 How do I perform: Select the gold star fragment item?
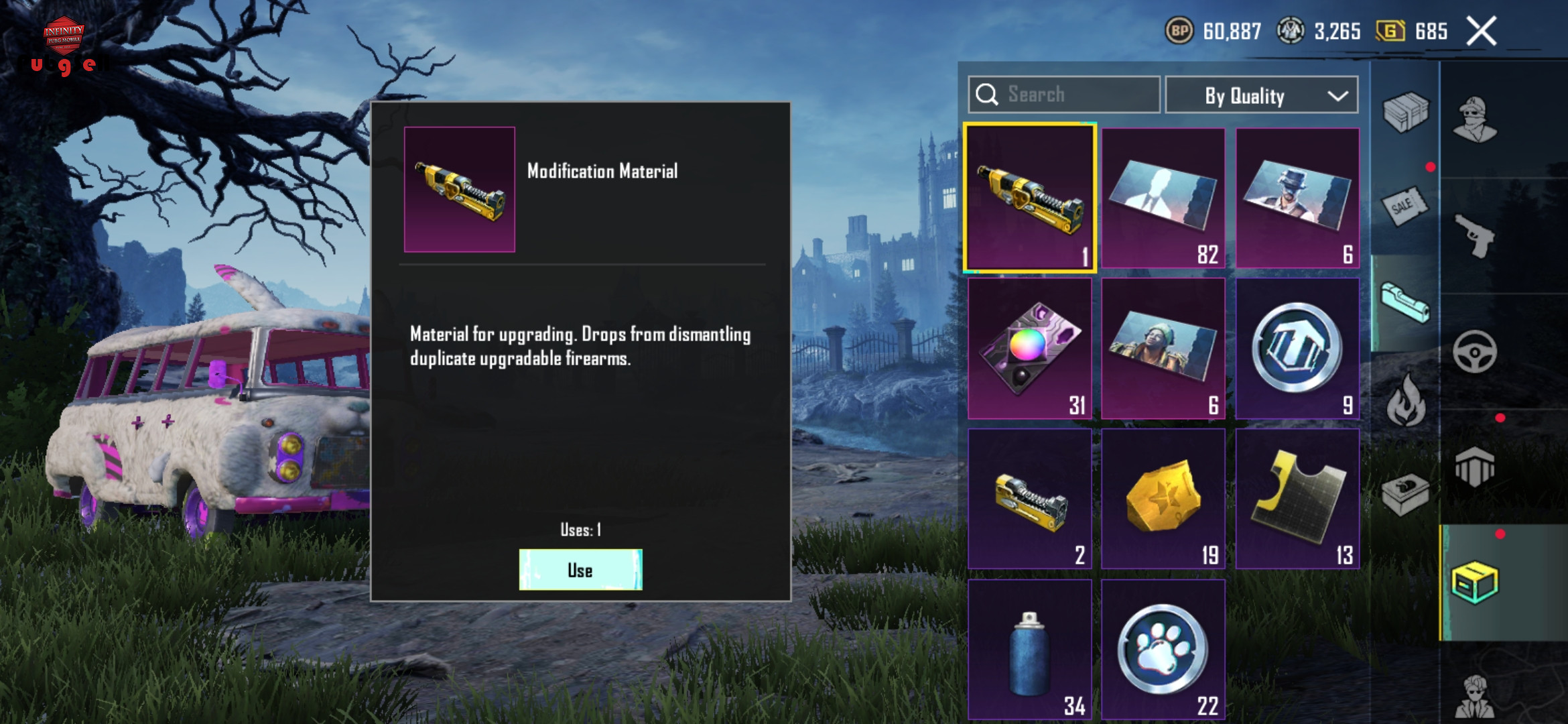tap(1163, 499)
